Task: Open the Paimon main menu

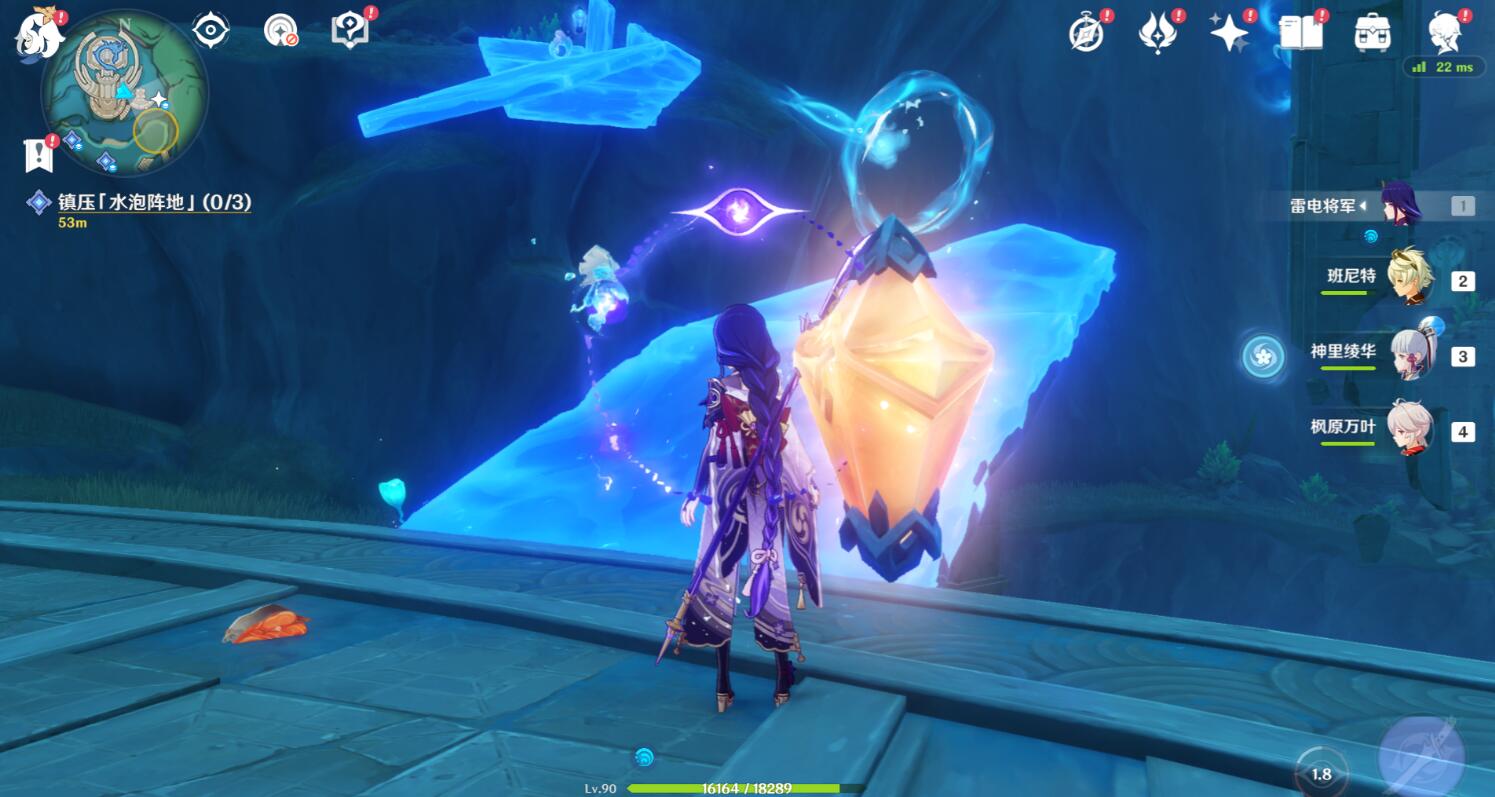Action: coord(38,32)
